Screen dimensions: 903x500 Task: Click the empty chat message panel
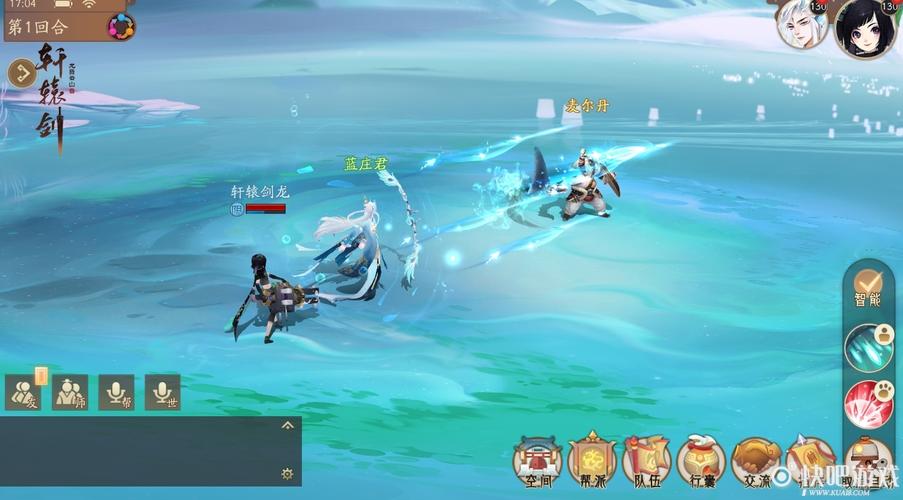140,451
